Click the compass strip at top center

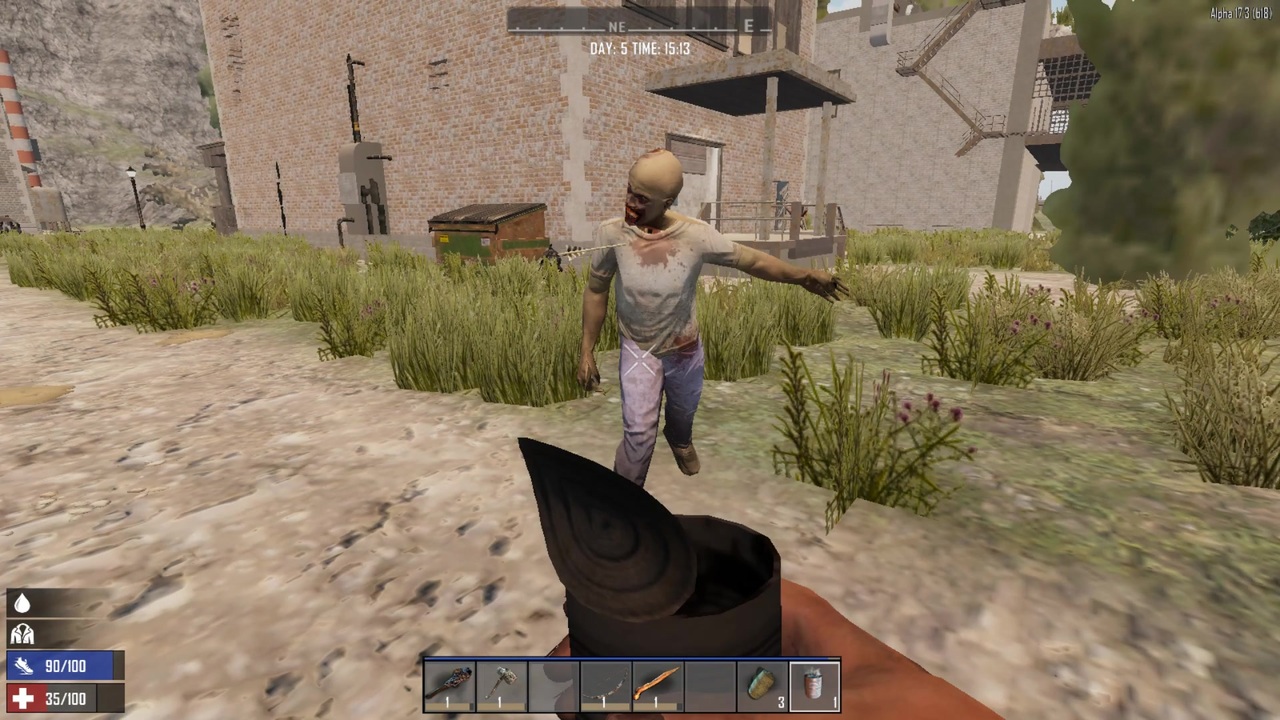click(x=640, y=25)
